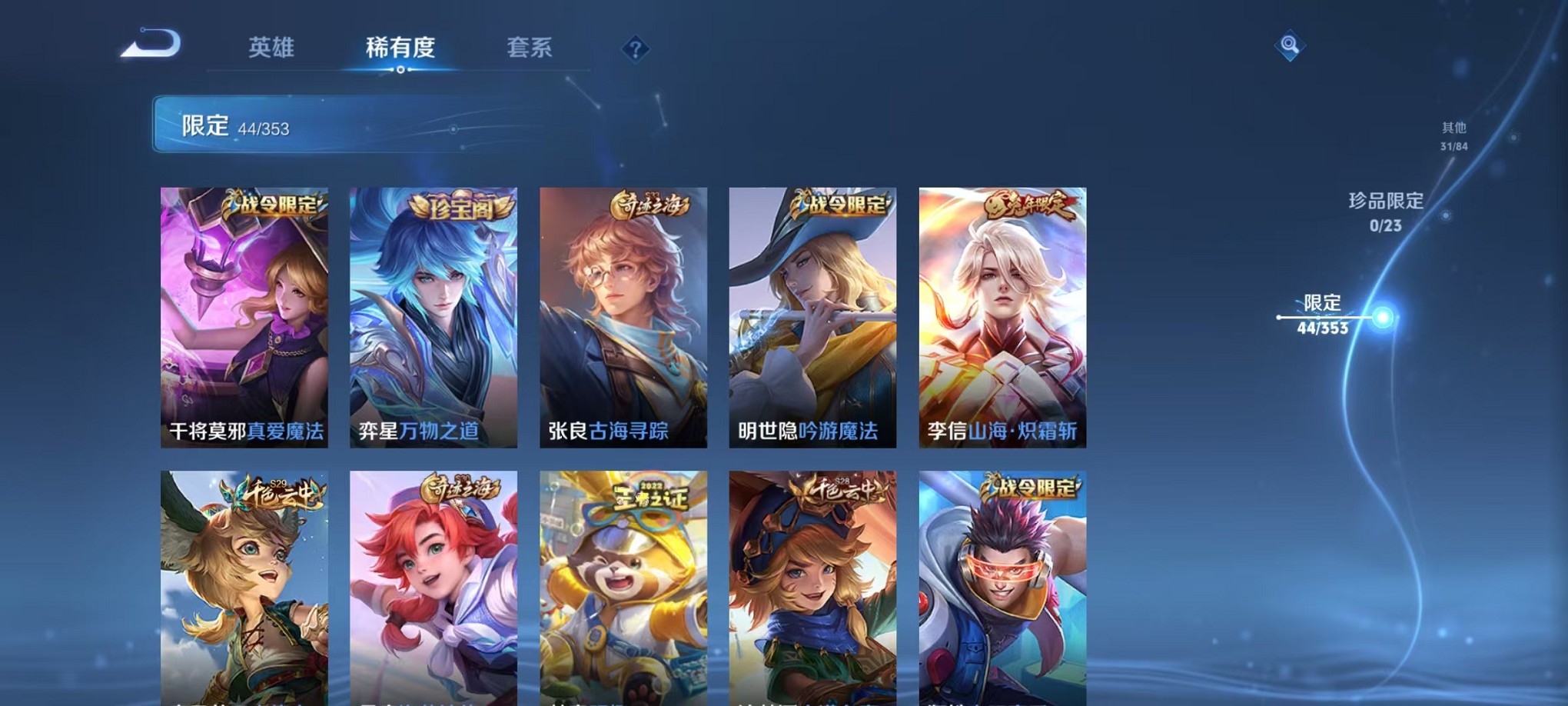Open the search magnifier icon
The height and width of the screenshot is (706, 1568).
pos(1291,46)
